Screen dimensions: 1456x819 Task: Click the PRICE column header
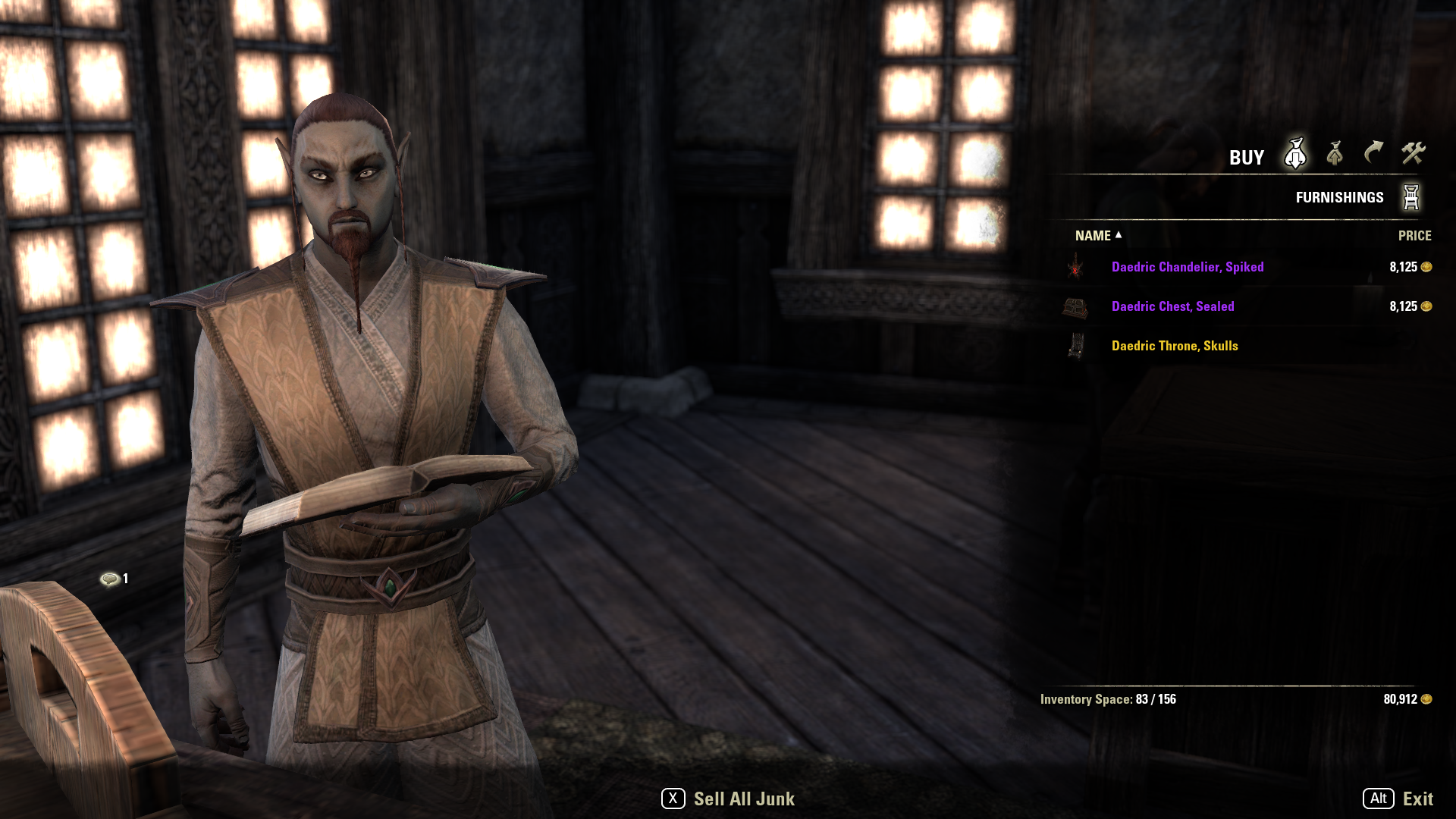coord(1414,235)
